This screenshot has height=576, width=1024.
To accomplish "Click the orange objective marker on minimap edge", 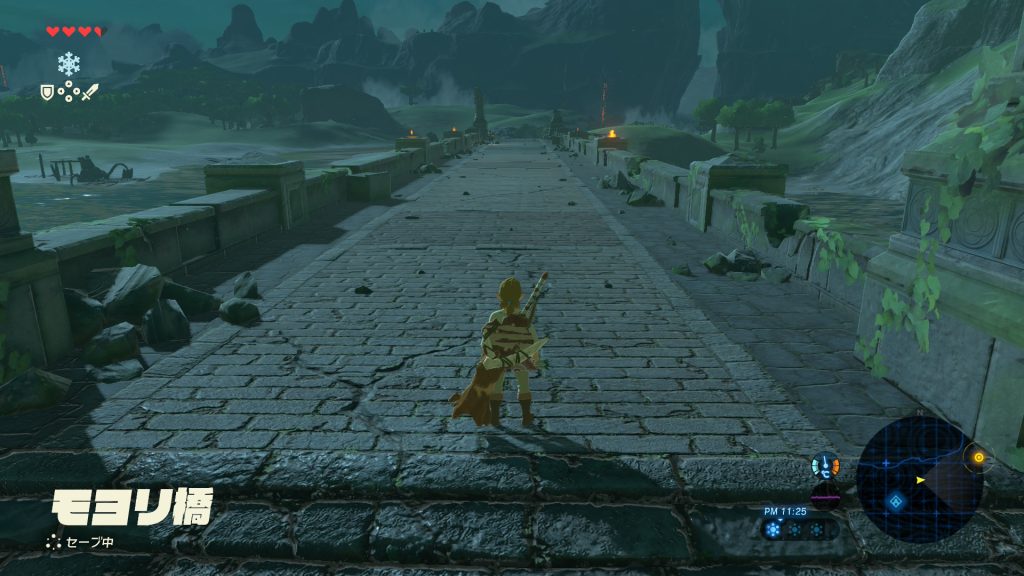I will click(x=977, y=459).
